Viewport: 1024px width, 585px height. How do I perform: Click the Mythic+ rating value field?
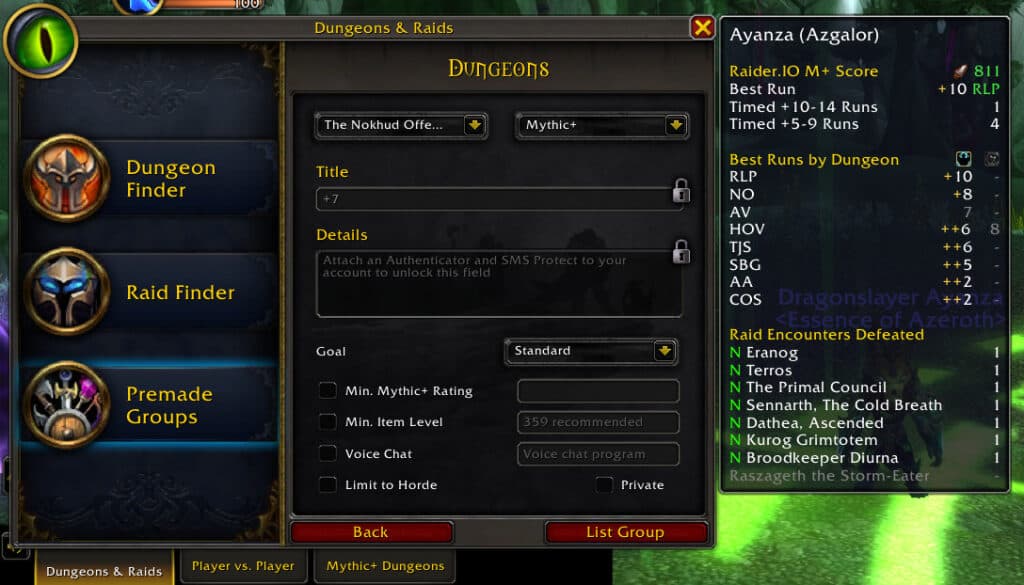(x=598, y=391)
